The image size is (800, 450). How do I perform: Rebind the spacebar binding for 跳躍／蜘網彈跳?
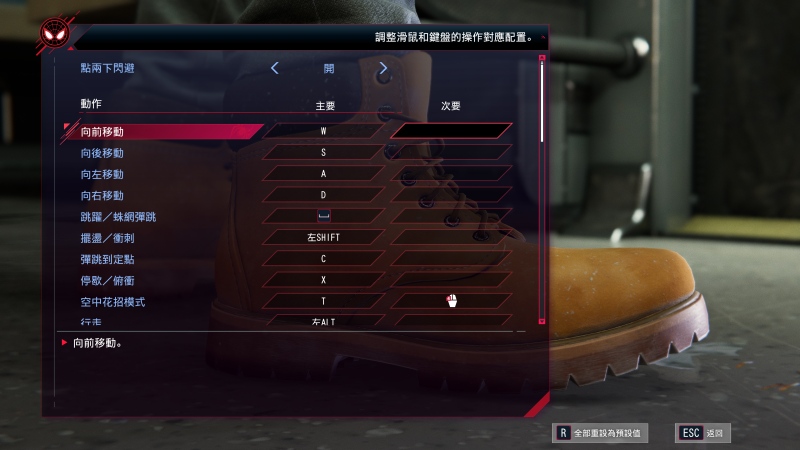(324, 215)
